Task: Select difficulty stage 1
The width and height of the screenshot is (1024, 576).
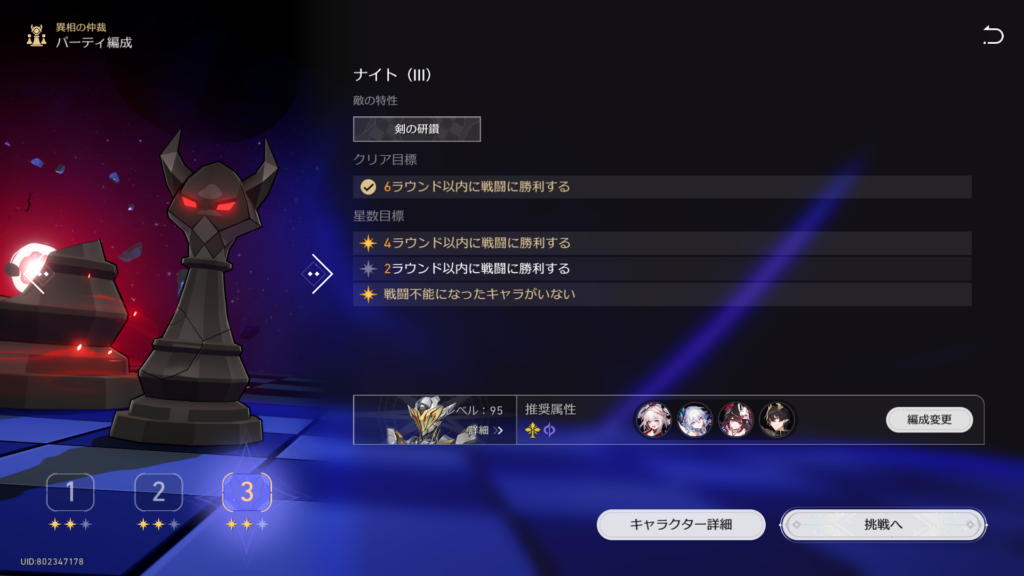Action: 70,492
